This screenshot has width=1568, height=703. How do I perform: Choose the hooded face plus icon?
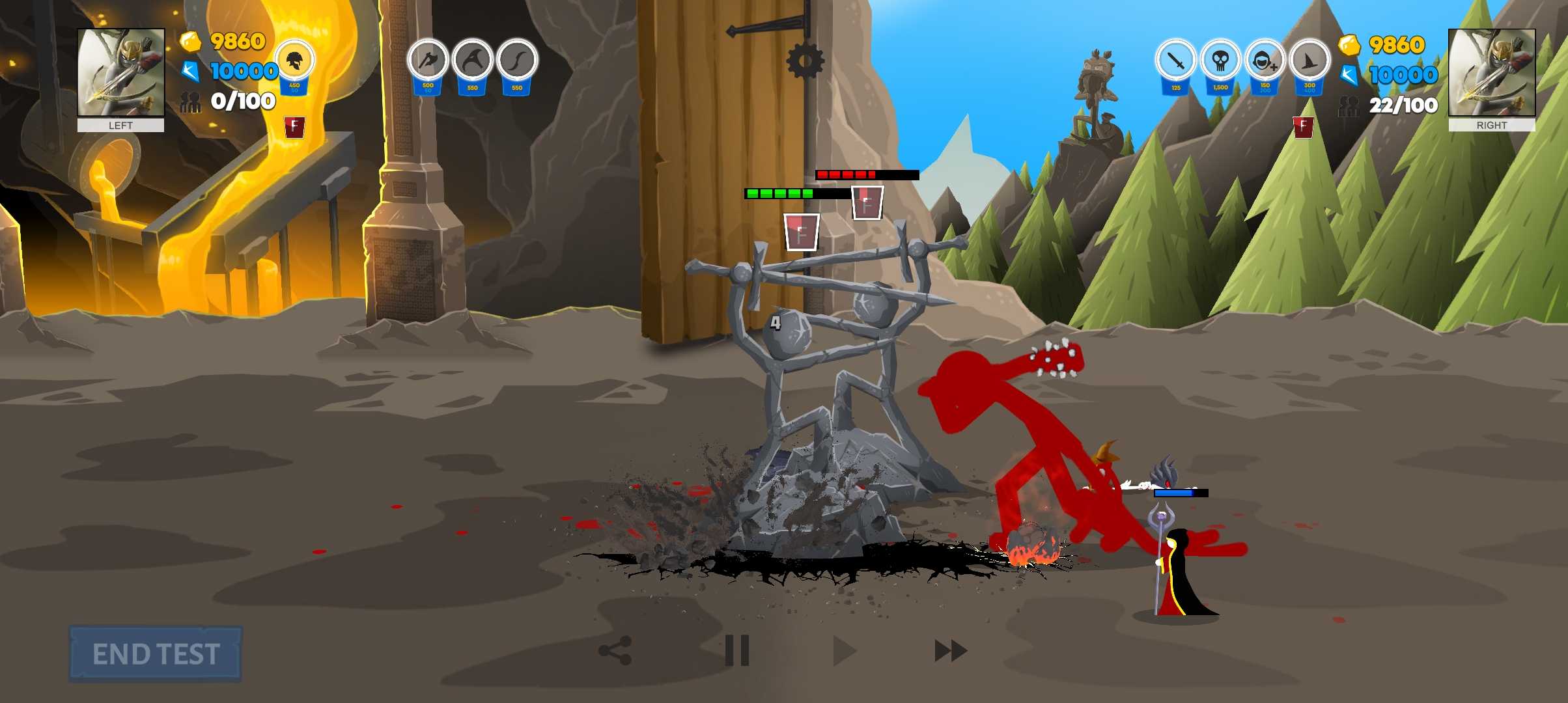[1265, 62]
